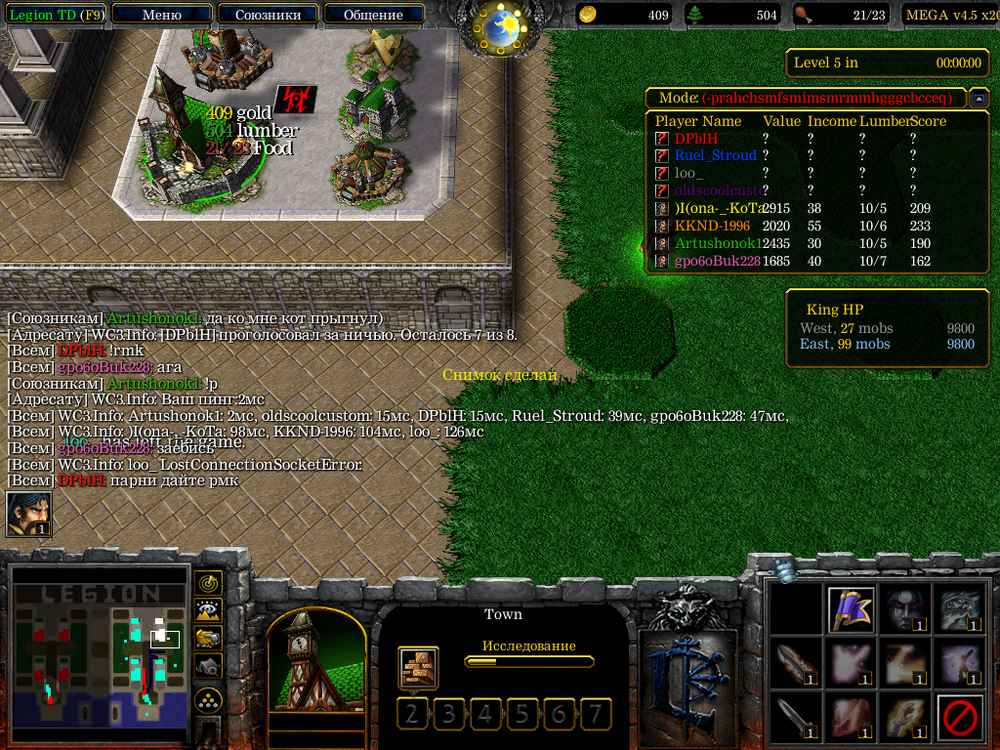This screenshot has width=1000, height=750.
Task: Toggle minimap terrain display button
Action: (x=208, y=610)
